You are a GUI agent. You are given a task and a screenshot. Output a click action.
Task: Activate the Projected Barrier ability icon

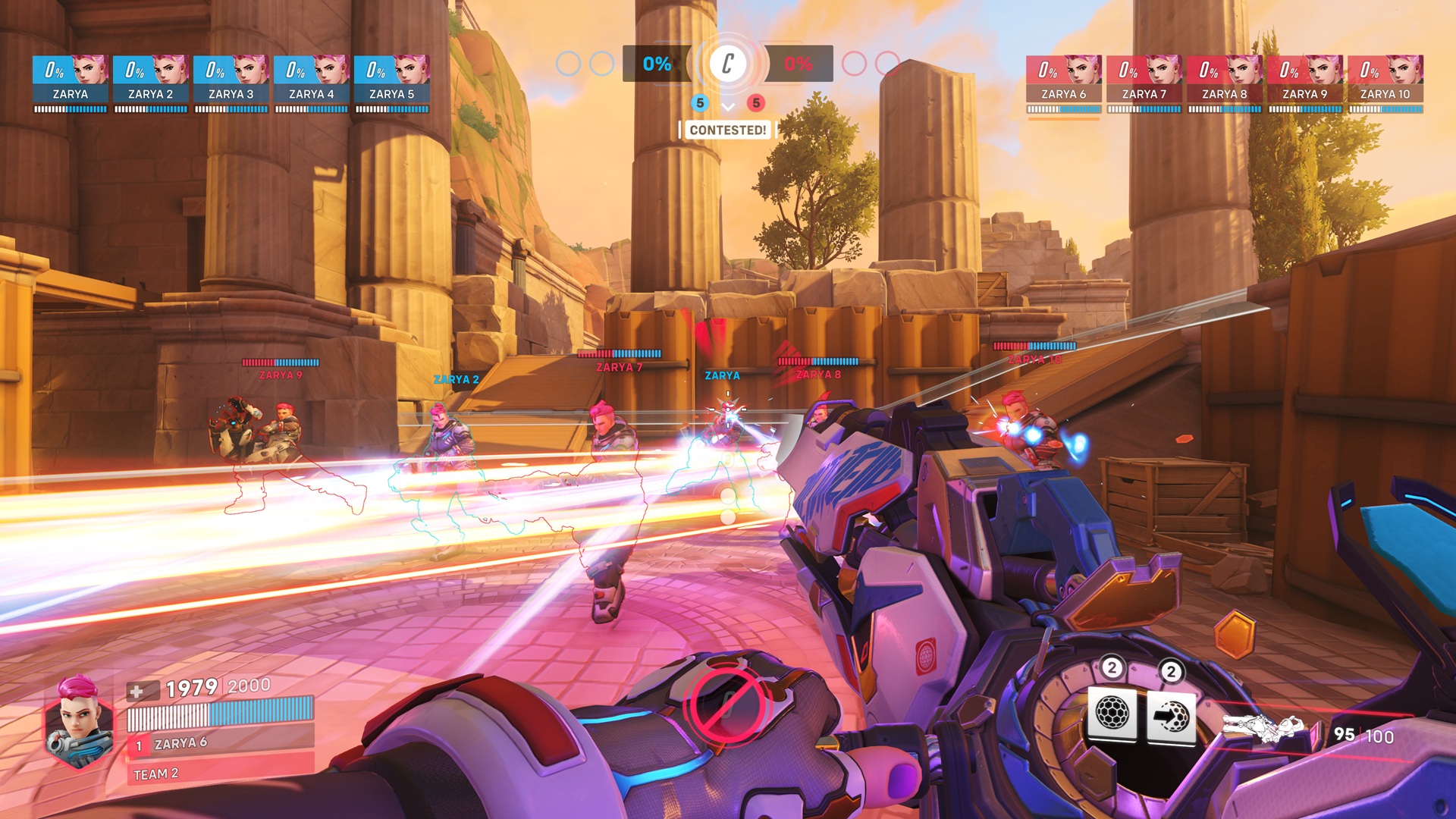(1171, 715)
